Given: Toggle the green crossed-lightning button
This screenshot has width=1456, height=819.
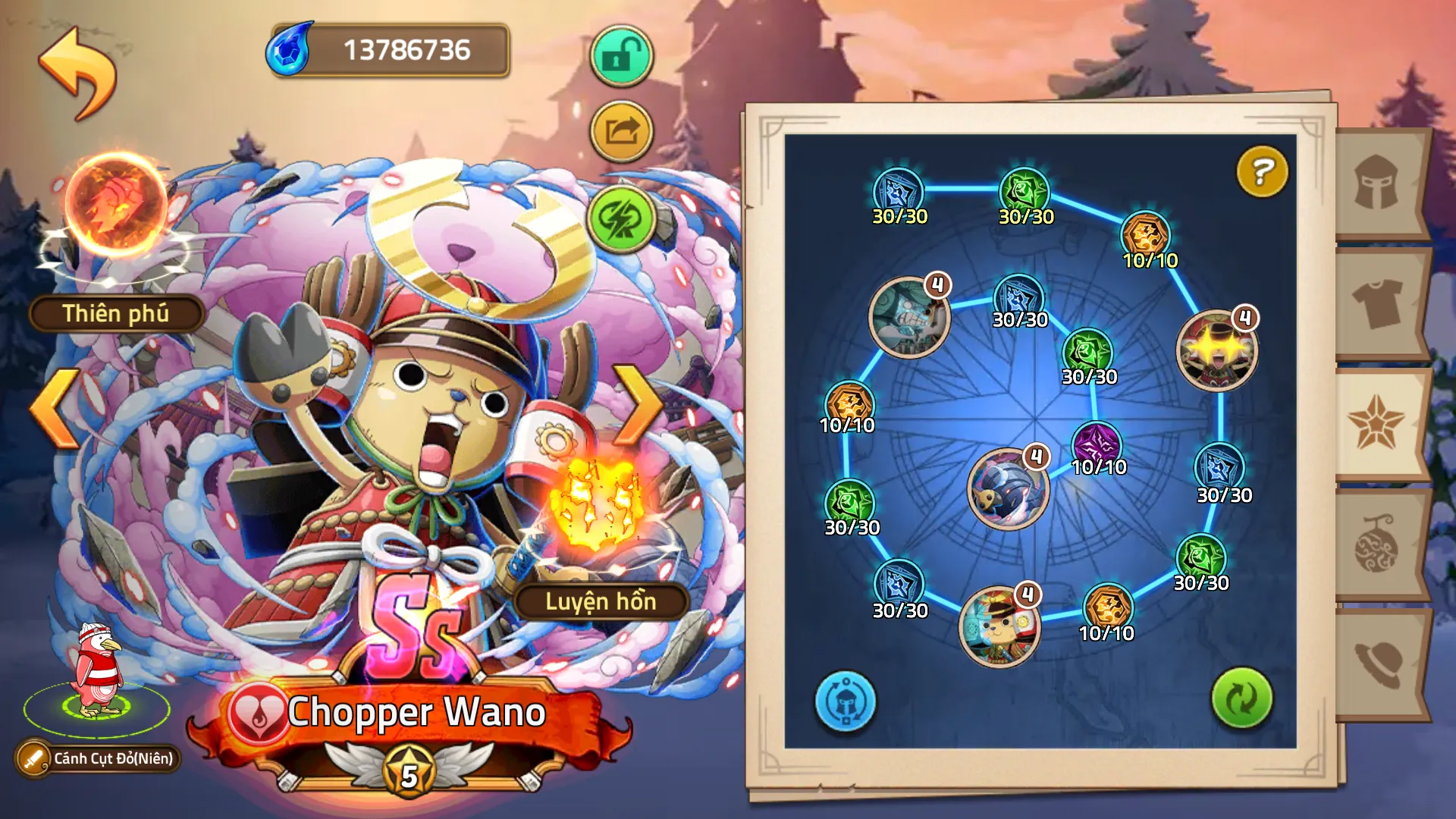Looking at the screenshot, I should [621, 219].
